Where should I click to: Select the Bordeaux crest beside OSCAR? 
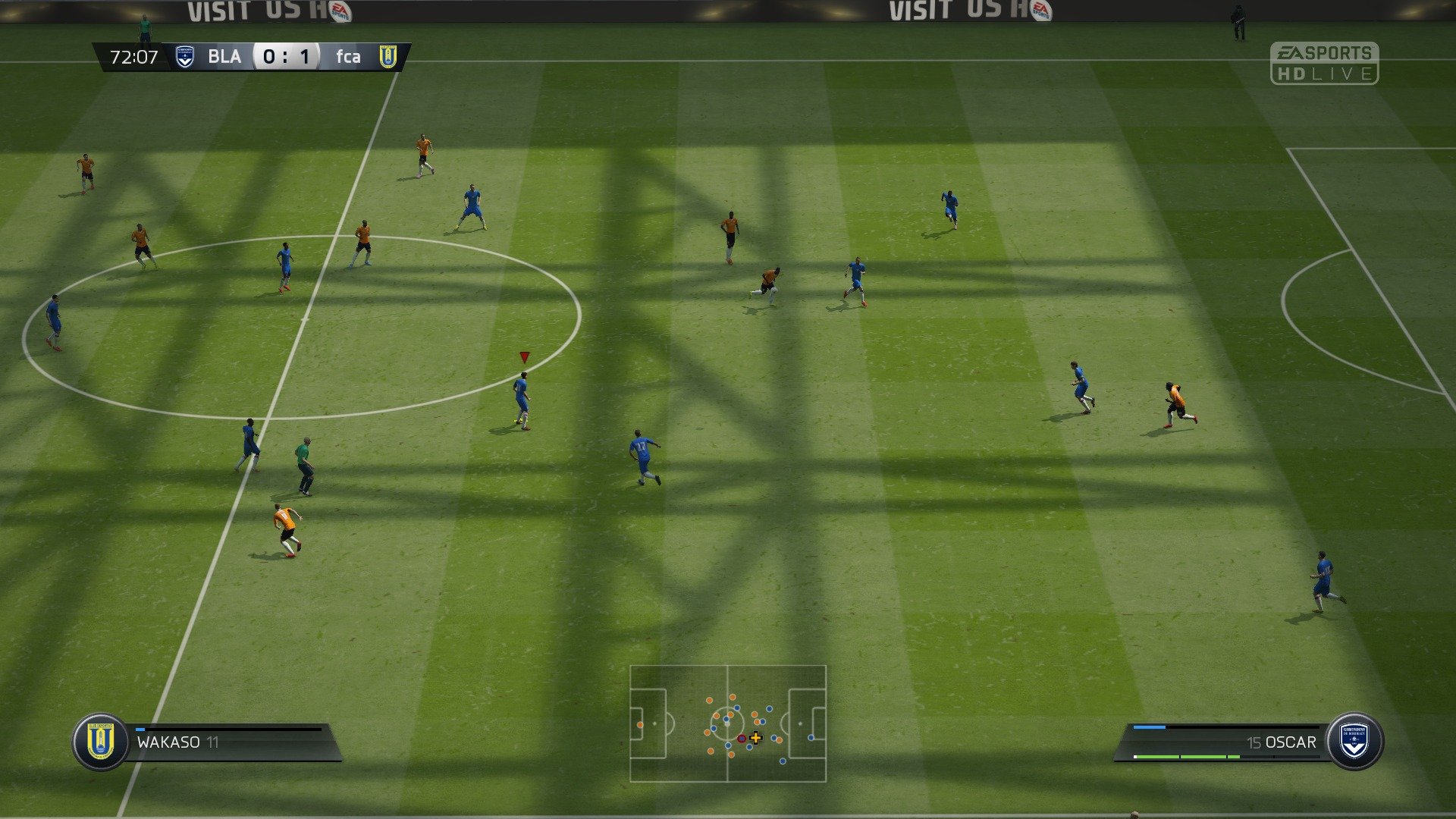click(1356, 742)
